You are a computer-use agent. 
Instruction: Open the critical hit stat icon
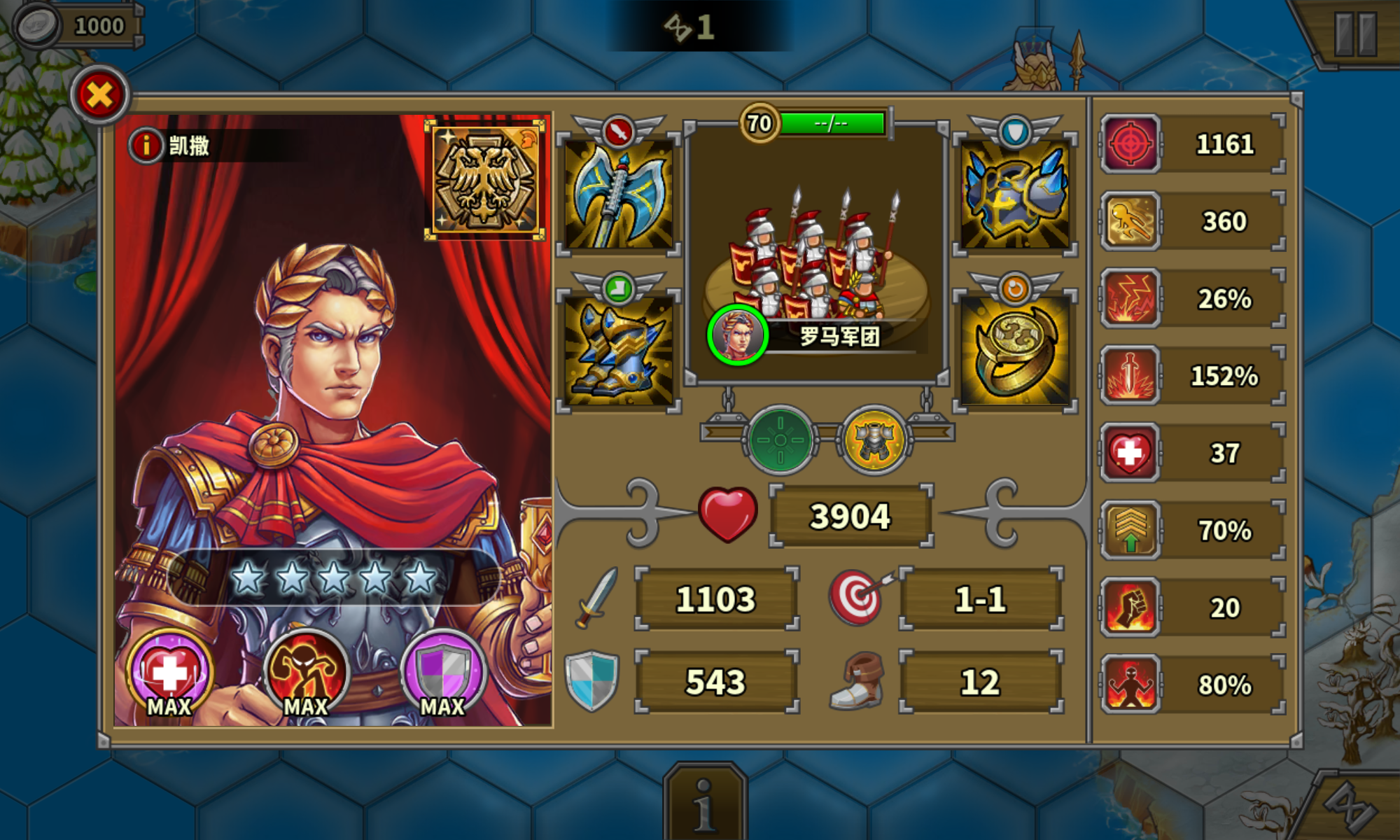tap(1130, 143)
